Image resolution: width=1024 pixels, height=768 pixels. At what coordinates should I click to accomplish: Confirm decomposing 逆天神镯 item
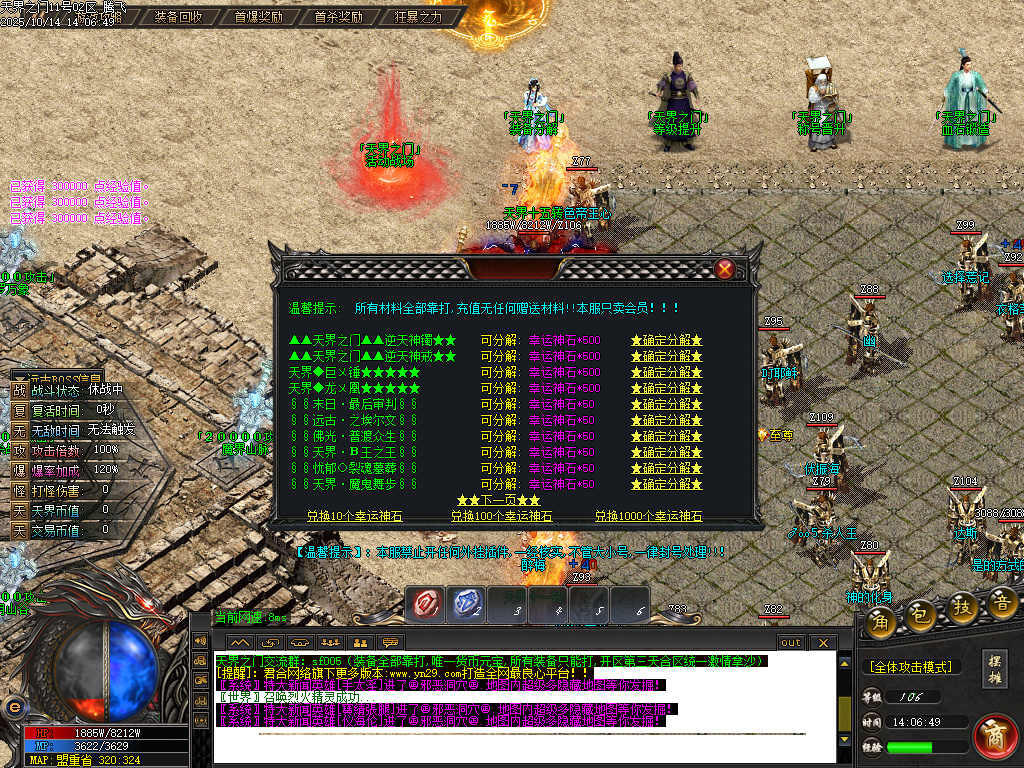666,340
